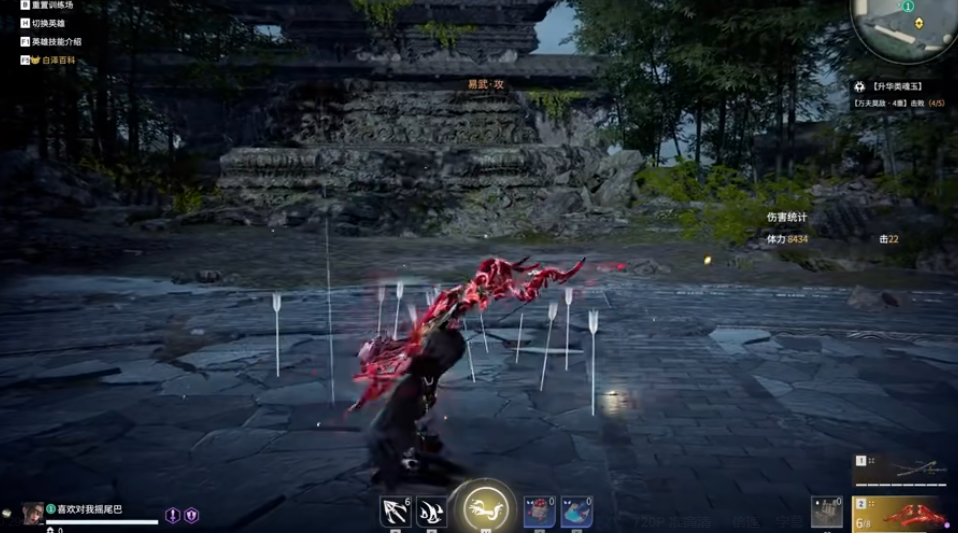Select the grey armor item slot

[x=827, y=511]
